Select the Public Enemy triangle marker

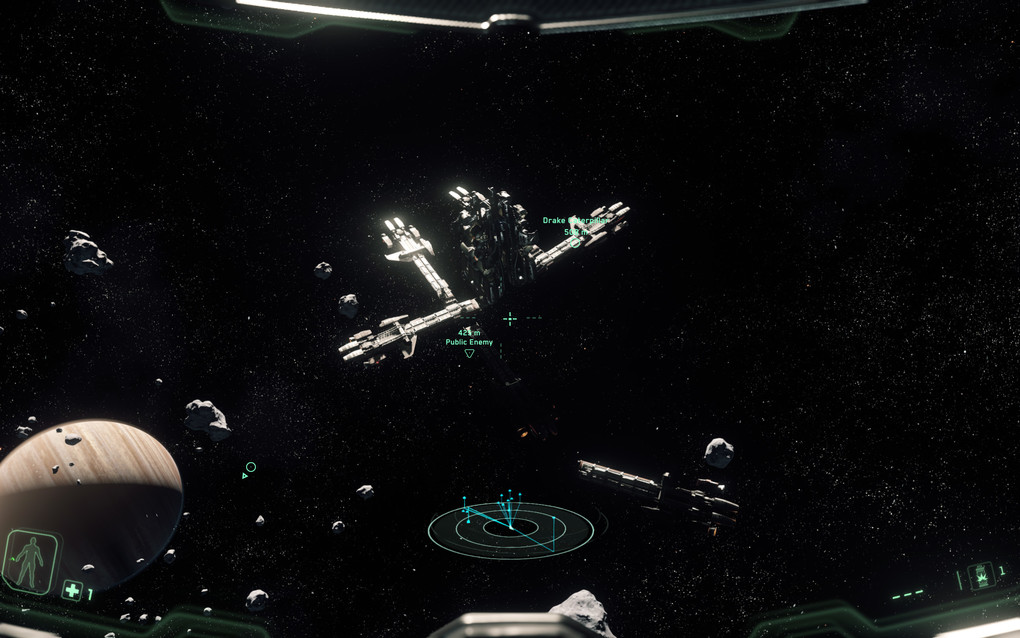[x=469, y=353]
